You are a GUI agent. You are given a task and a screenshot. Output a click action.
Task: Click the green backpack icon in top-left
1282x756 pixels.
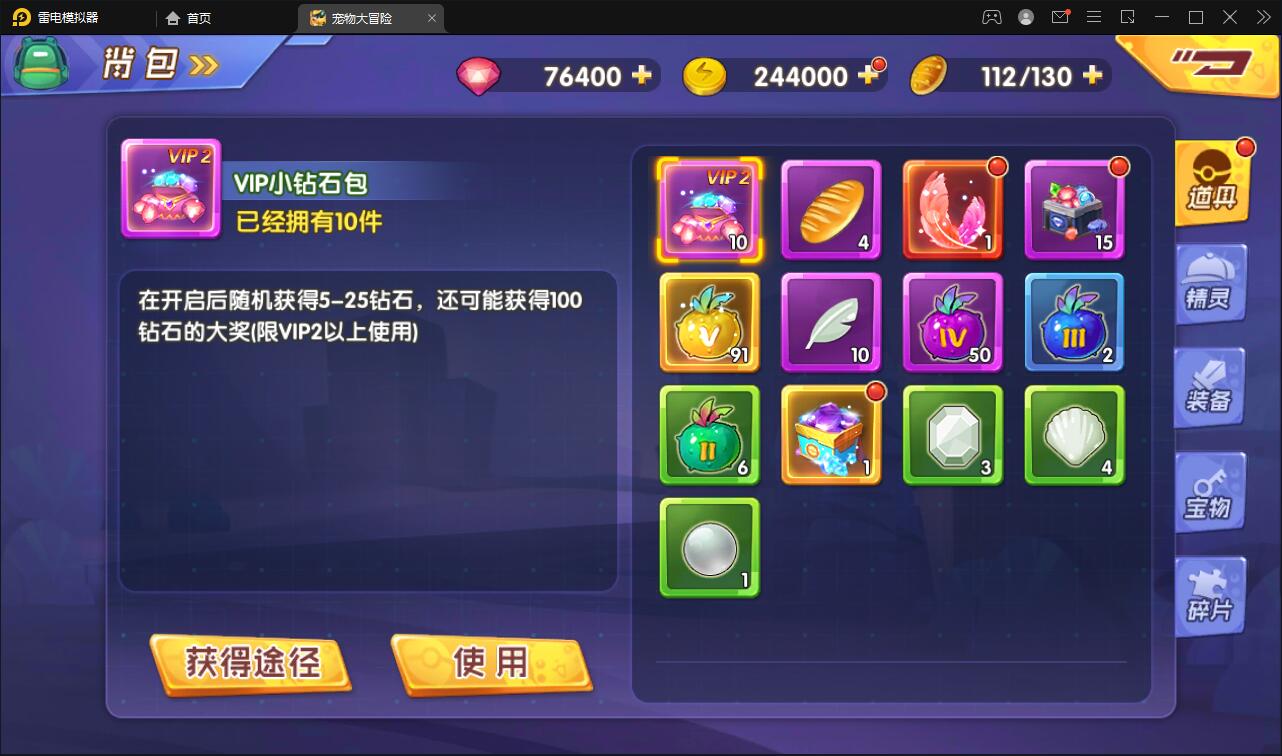[x=40, y=63]
